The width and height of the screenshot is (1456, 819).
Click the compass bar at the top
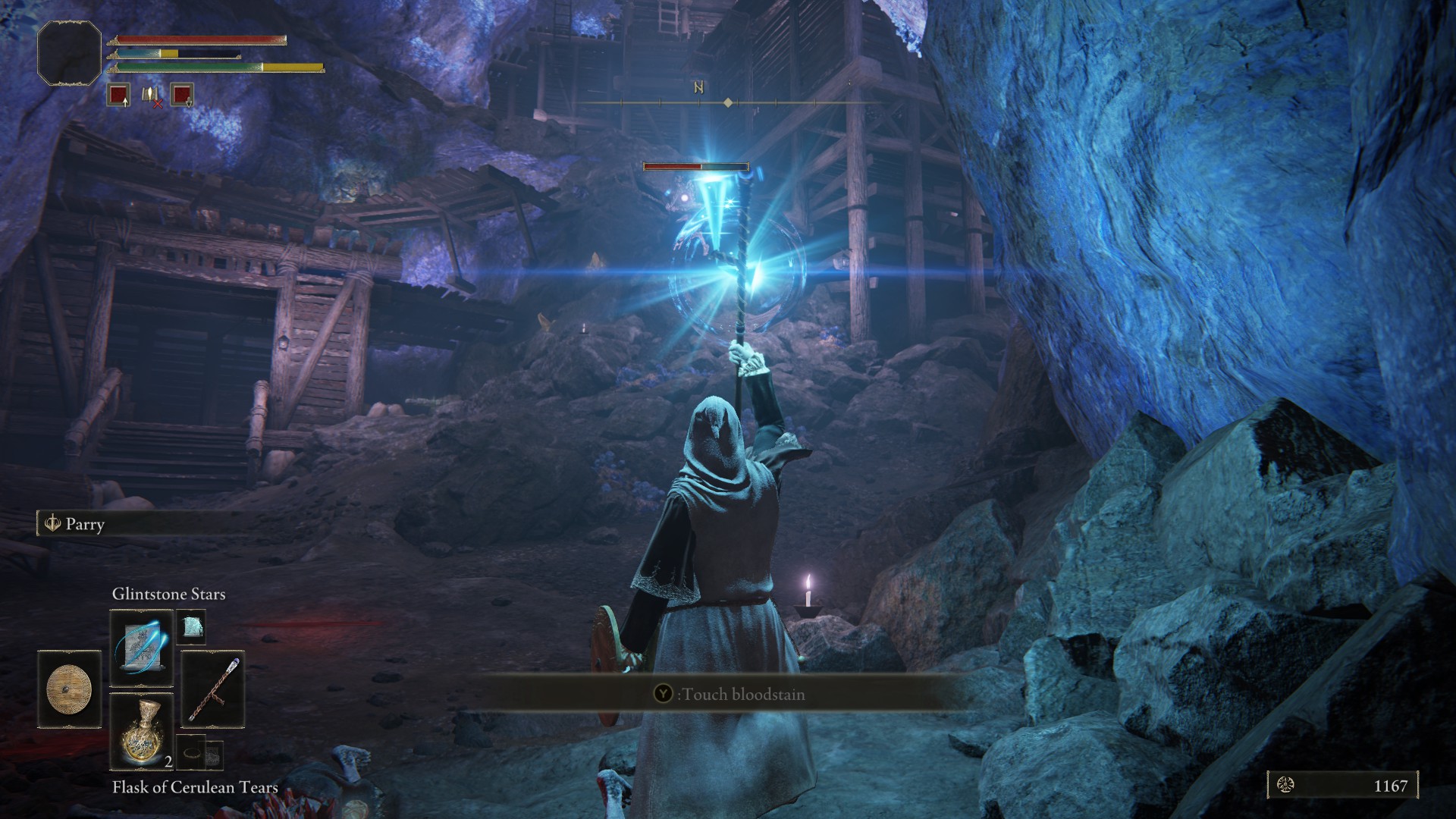(728, 102)
